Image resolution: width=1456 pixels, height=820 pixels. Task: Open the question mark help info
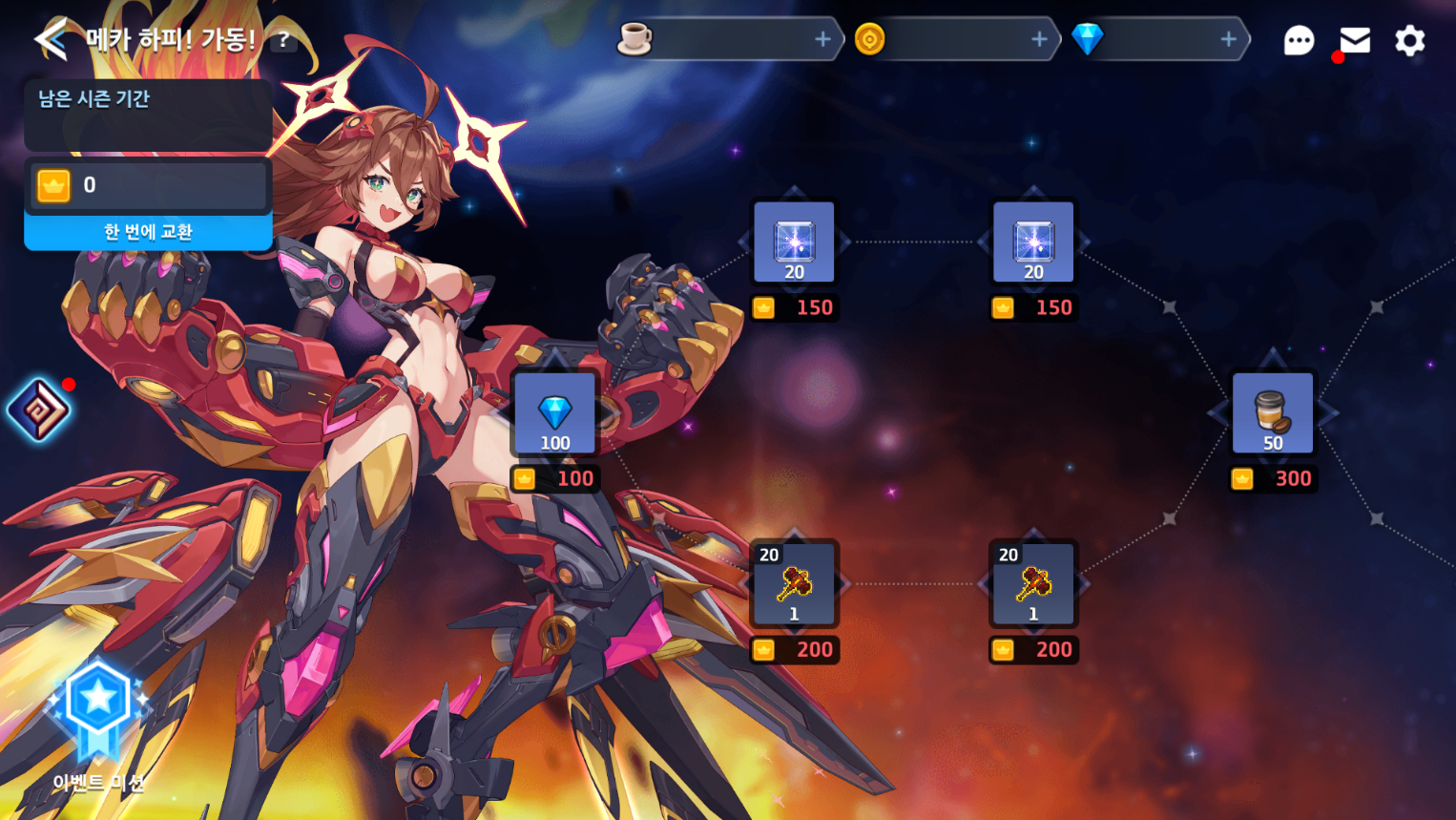[283, 40]
